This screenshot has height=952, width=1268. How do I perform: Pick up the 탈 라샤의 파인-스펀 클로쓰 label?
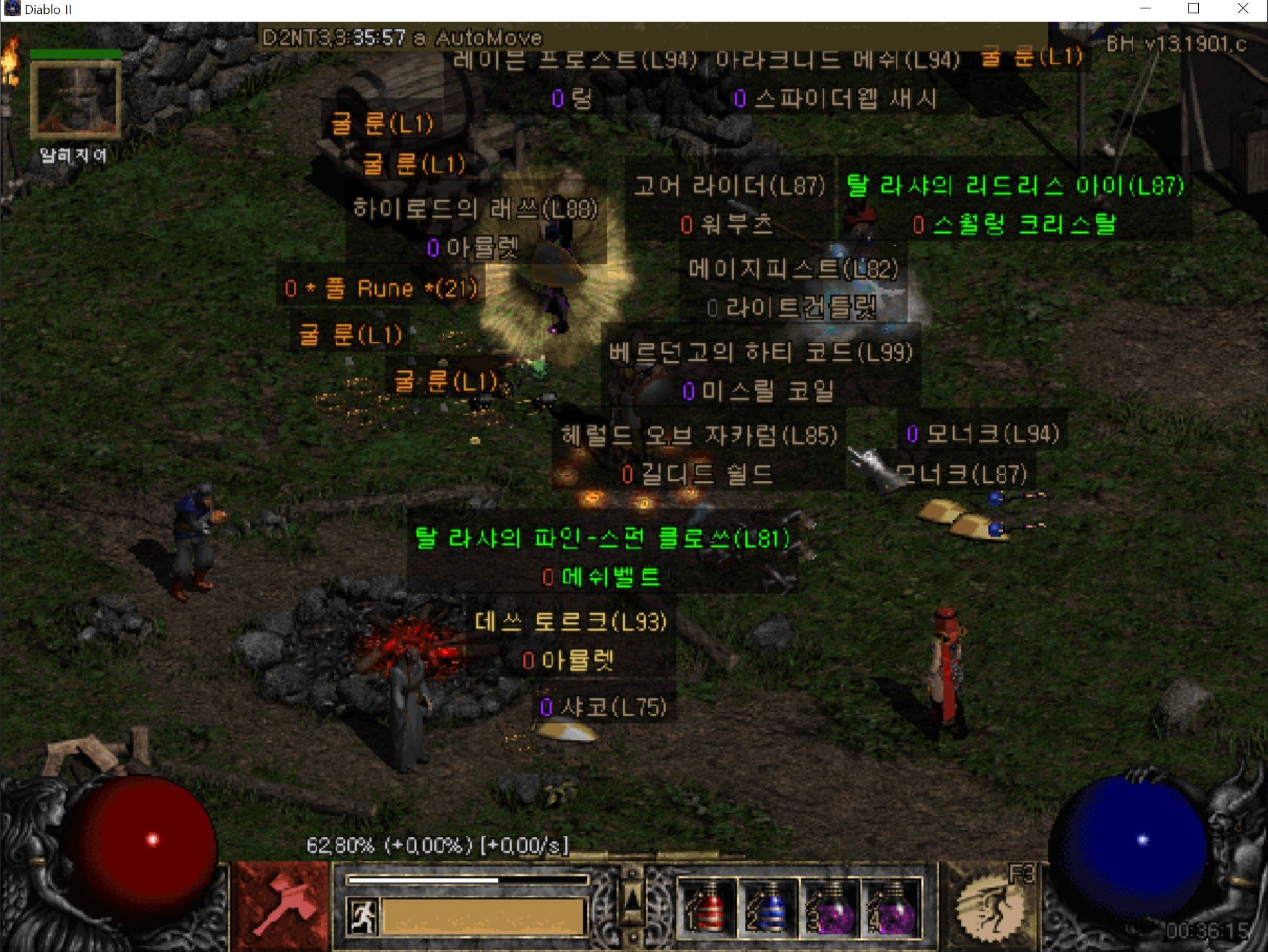pos(602,538)
